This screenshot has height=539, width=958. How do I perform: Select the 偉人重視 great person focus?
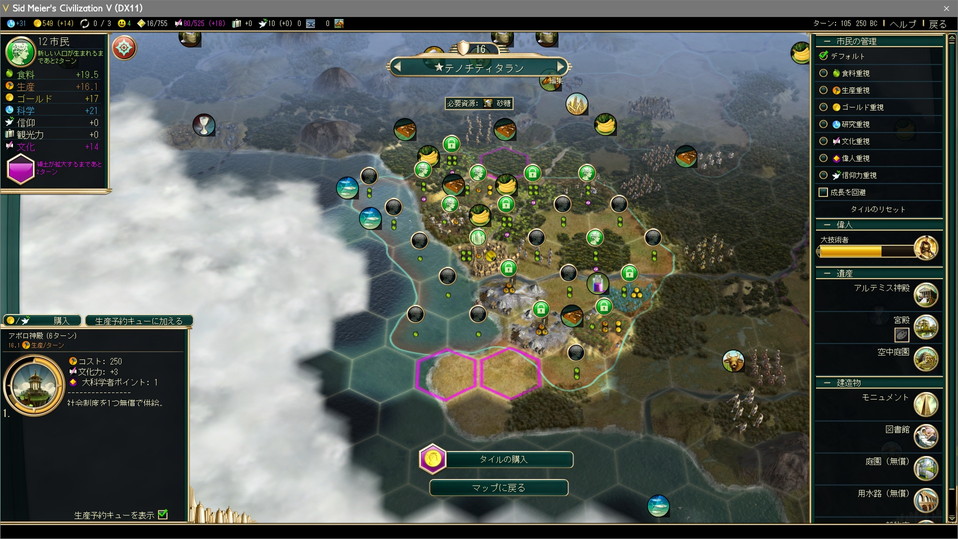[x=824, y=158]
